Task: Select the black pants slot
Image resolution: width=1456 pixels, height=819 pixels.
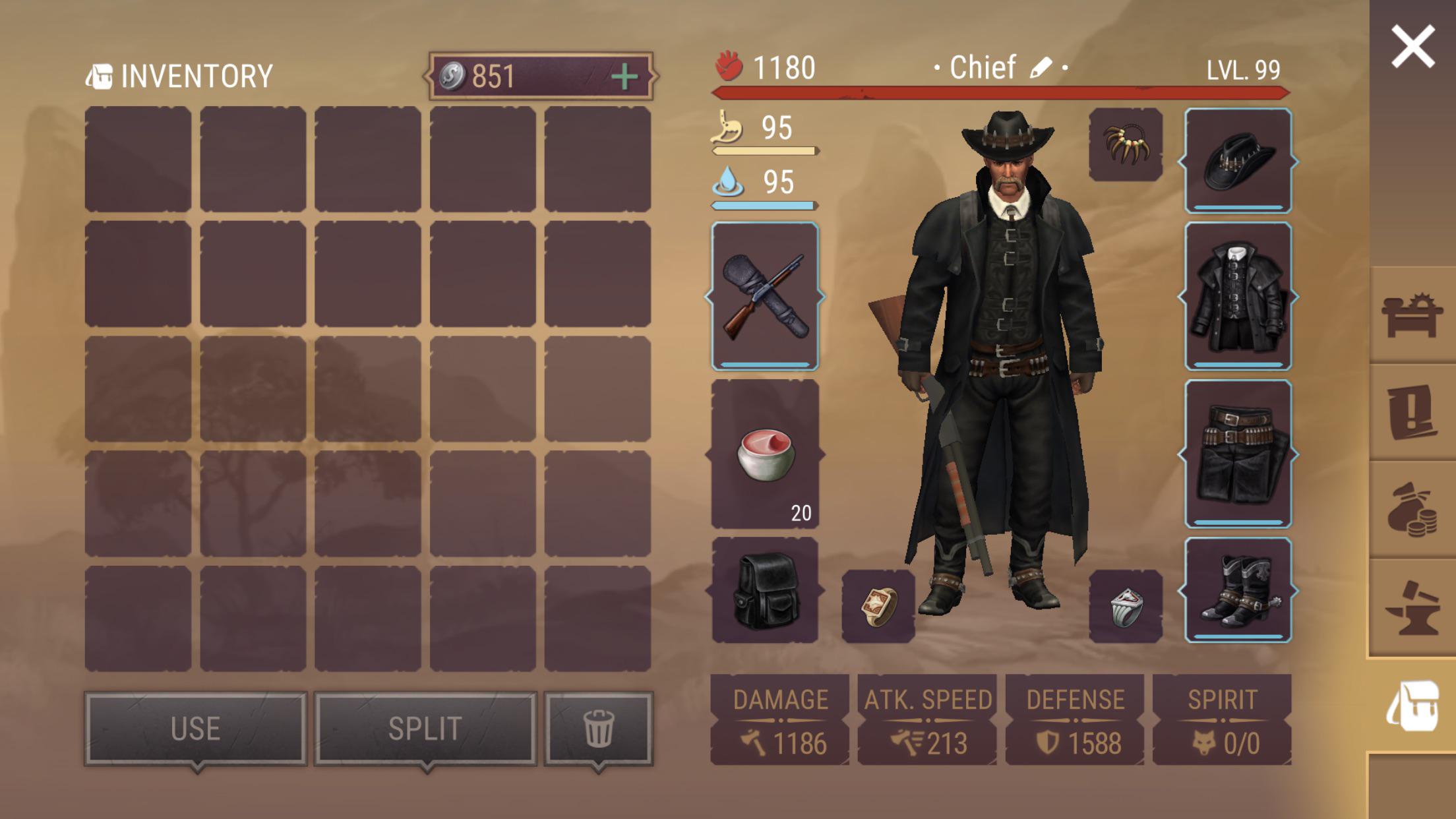Action: click(x=1238, y=454)
